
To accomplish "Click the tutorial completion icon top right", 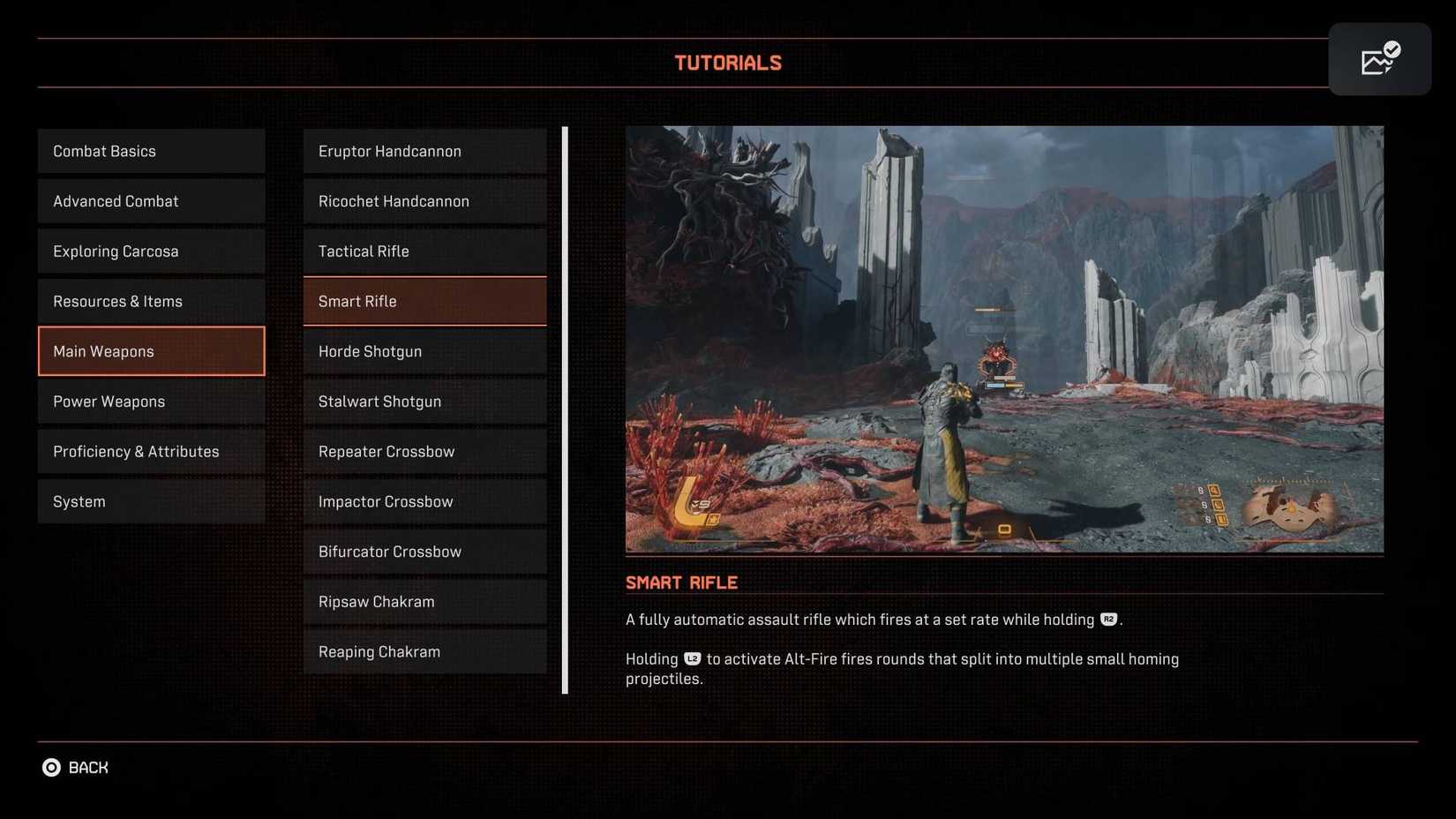I will tap(1379, 58).
